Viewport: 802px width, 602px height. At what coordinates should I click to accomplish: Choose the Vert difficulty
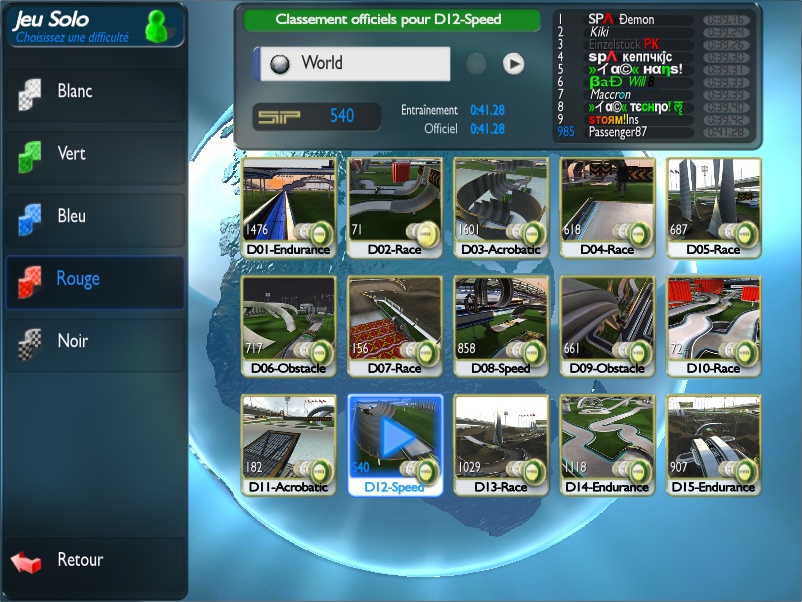click(93, 155)
